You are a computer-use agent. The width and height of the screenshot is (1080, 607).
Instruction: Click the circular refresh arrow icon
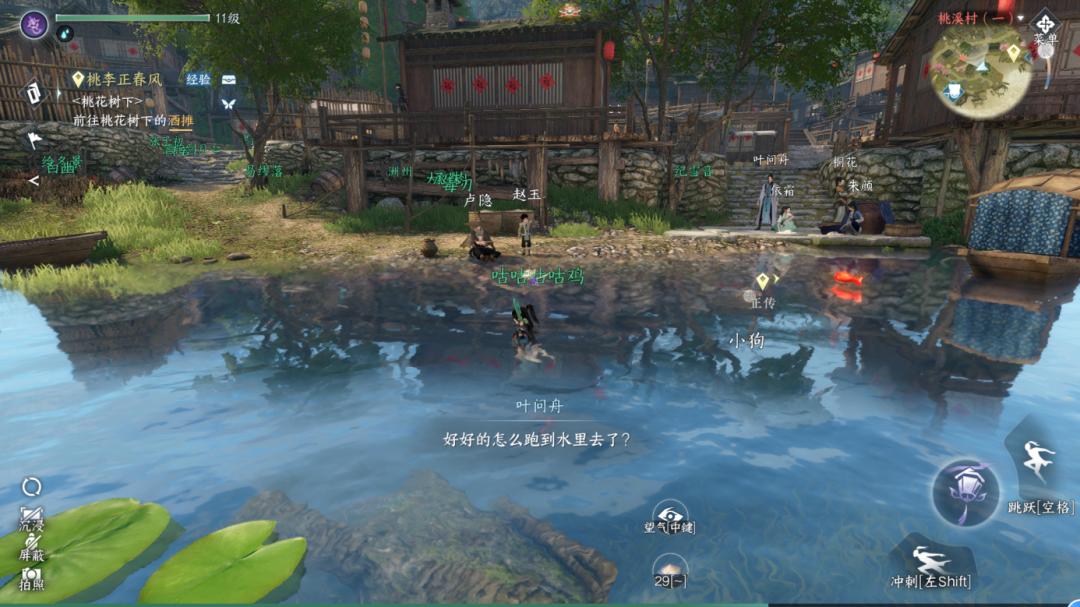32,487
